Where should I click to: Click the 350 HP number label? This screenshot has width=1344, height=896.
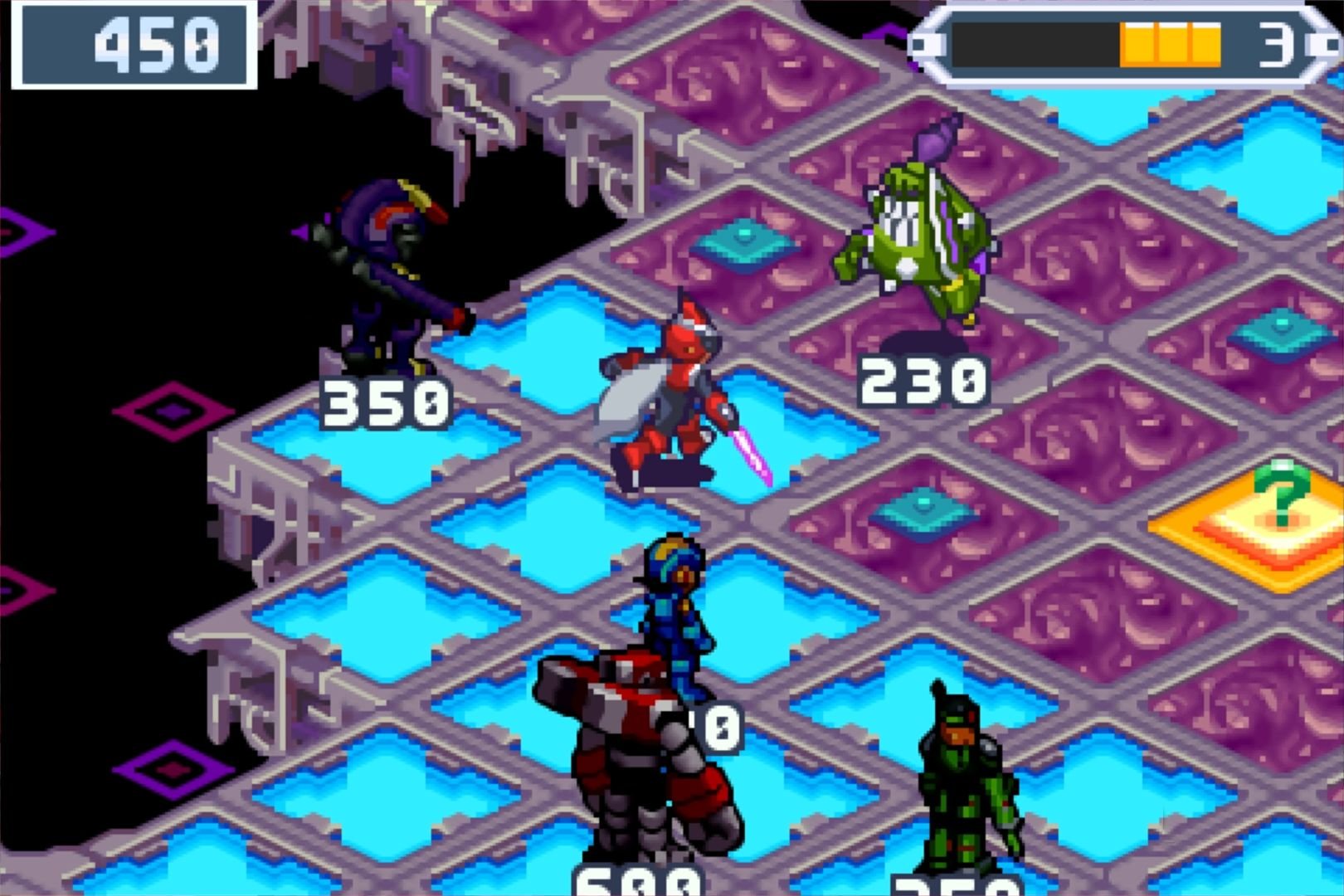click(x=386, y=404)
